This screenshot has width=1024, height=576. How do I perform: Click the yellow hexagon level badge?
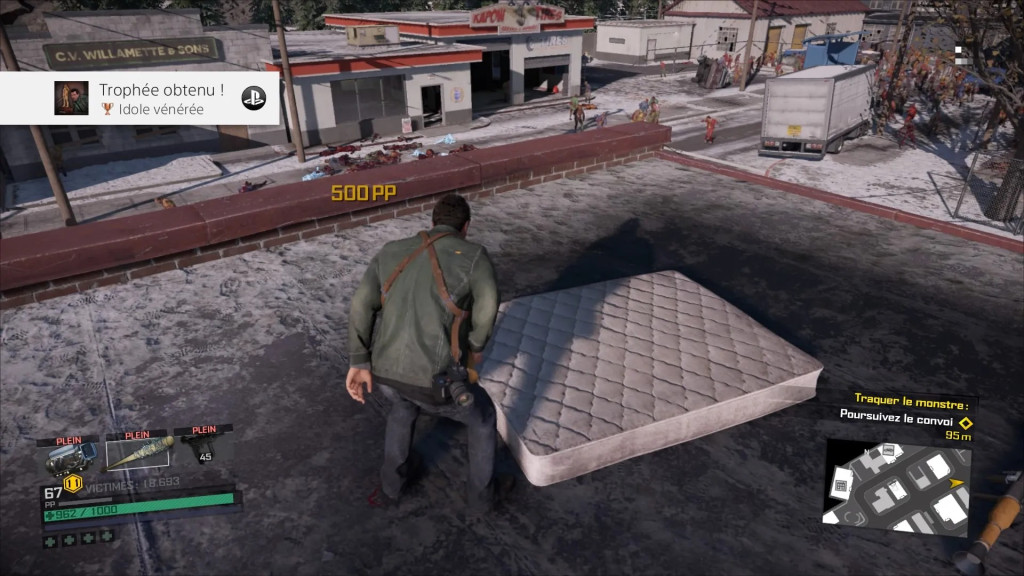pos(72,484)
